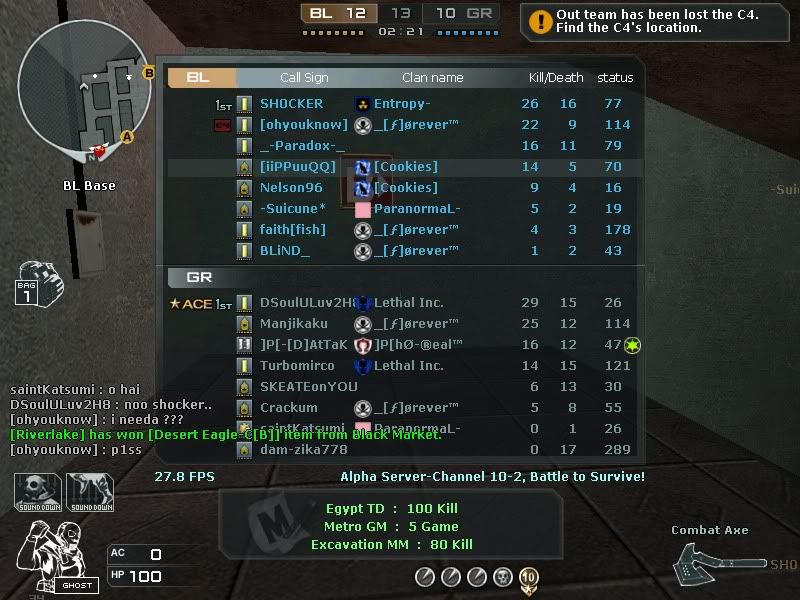Pick Crackum from the GR team
The width and height of the screenshot is (800, 600).
click(x=400, y=408)
